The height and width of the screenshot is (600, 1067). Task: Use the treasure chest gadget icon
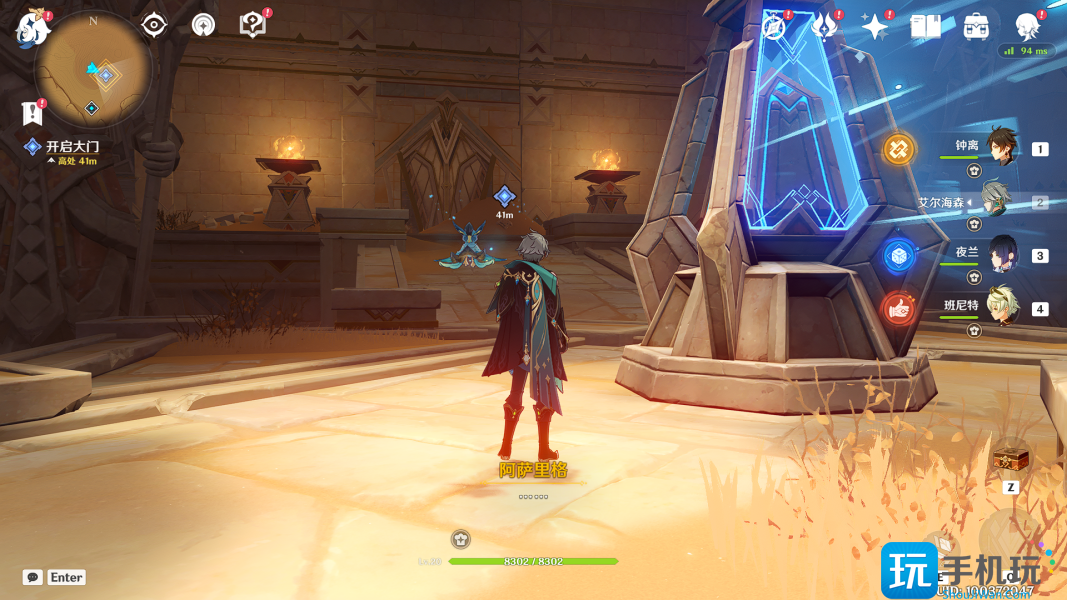coord(1010,460)
